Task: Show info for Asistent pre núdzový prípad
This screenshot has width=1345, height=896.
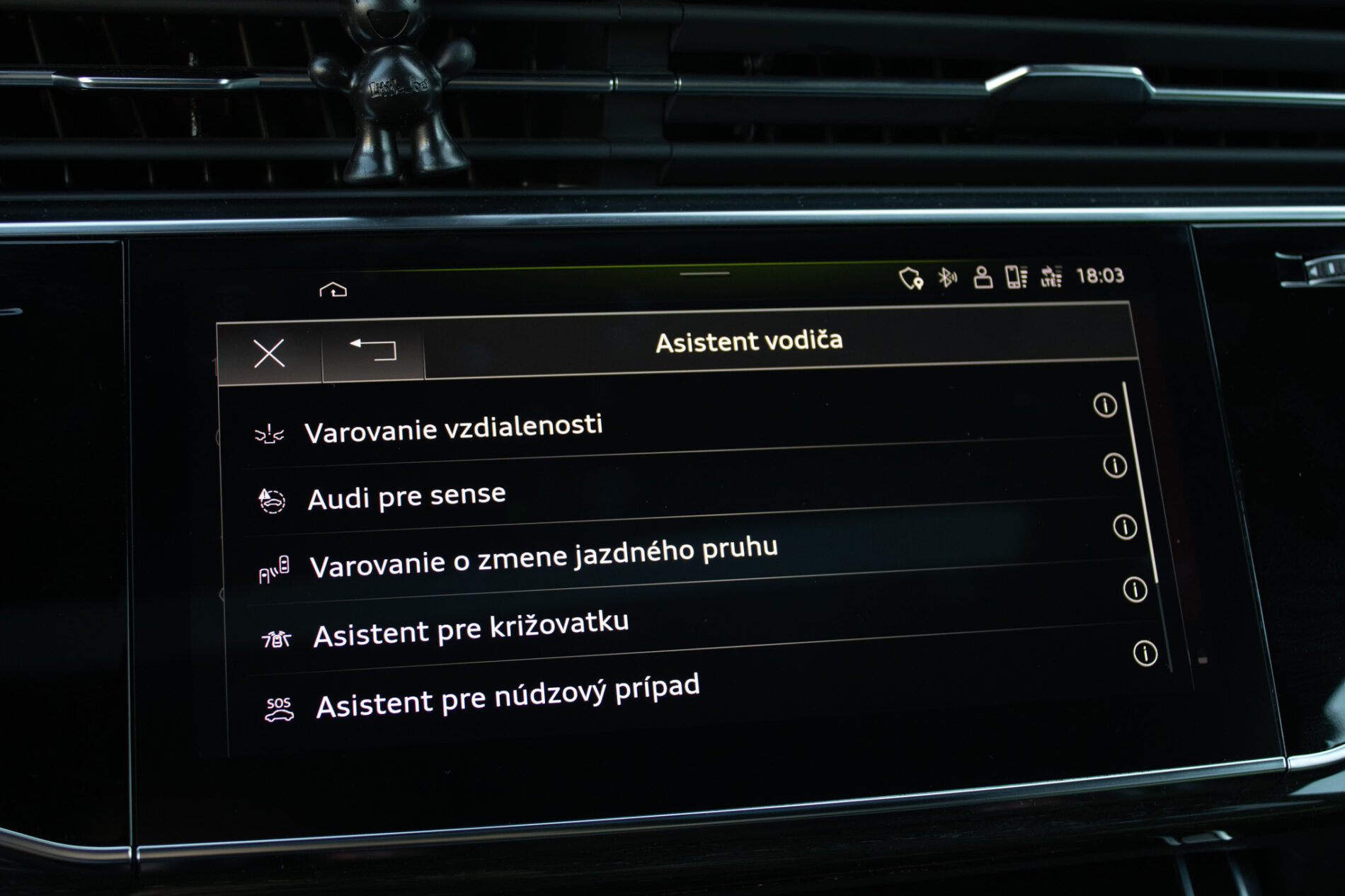Action: tap(1145, 653)
